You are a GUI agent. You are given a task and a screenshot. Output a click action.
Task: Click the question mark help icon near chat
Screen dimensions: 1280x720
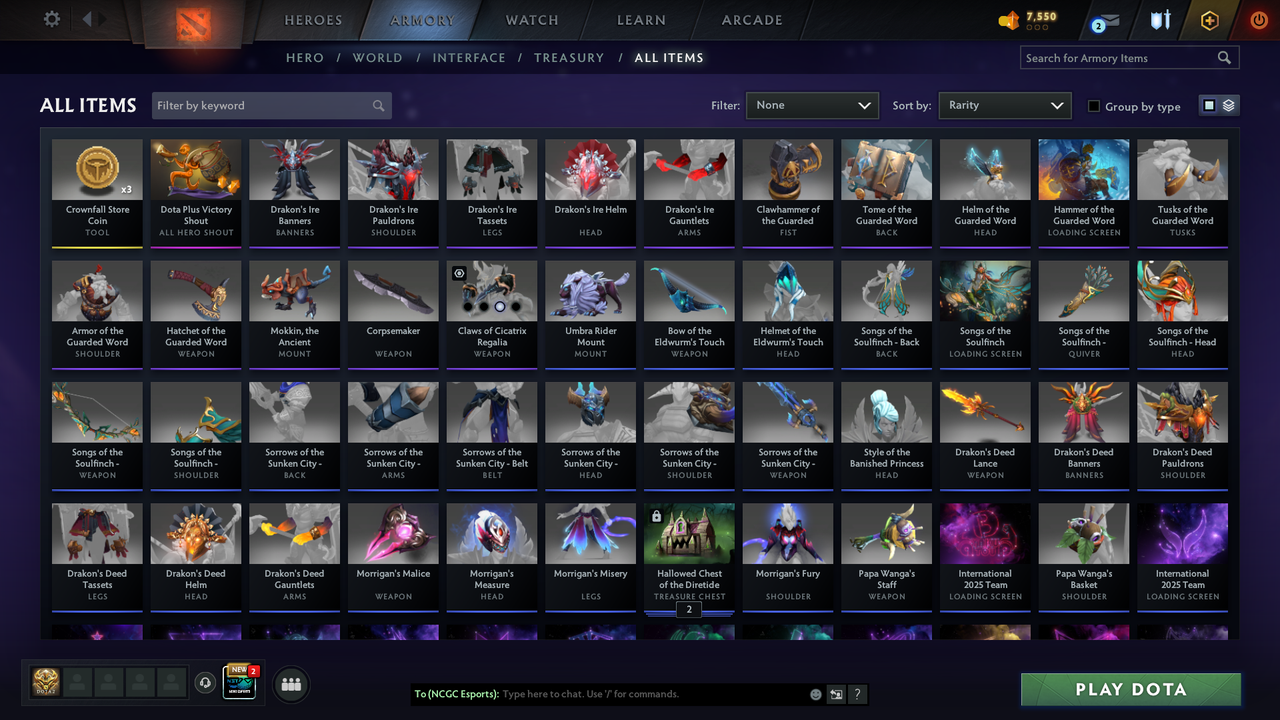coord(858,693)
